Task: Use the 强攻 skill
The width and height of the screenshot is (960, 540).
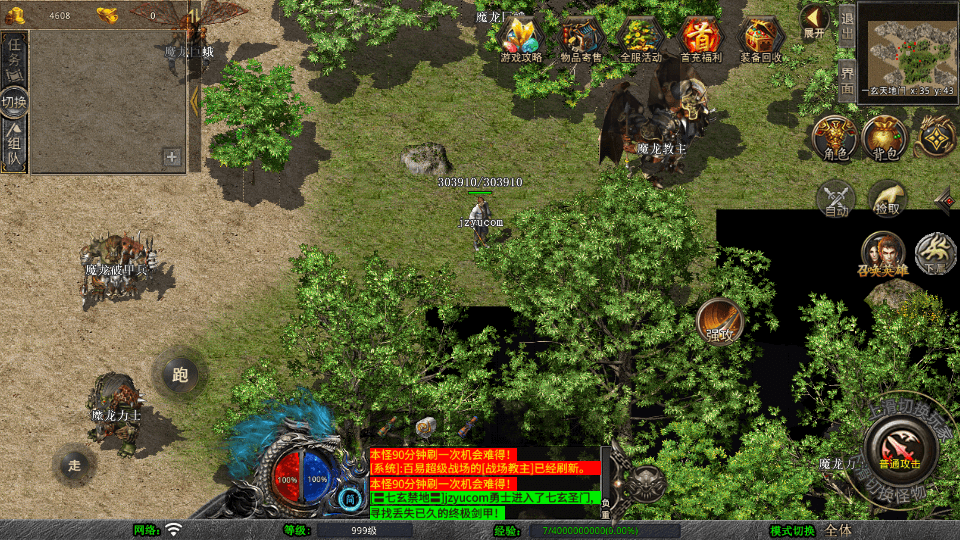Action: (720, 321)
